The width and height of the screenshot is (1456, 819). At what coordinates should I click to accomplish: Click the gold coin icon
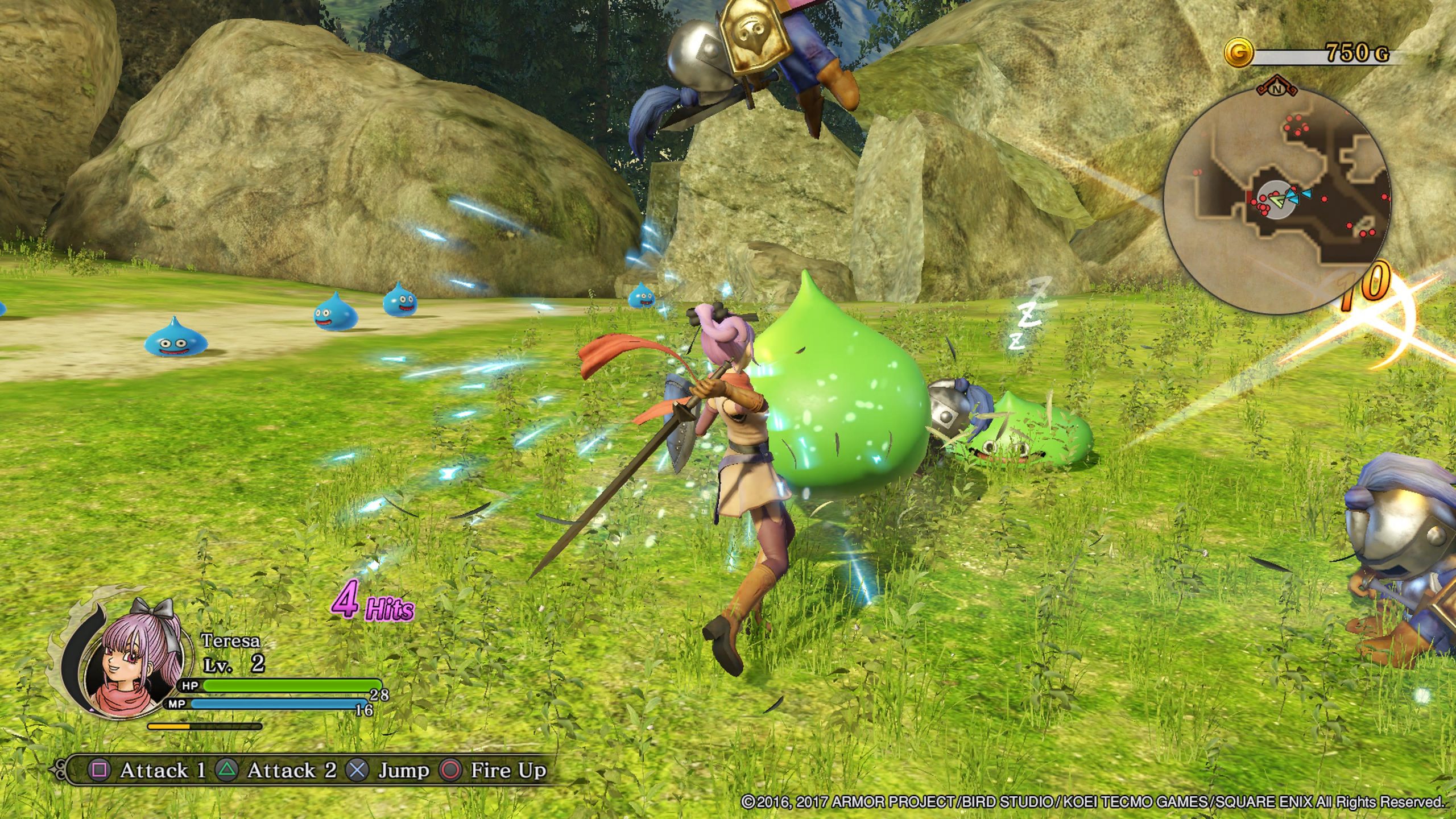tap(1239, 54)
